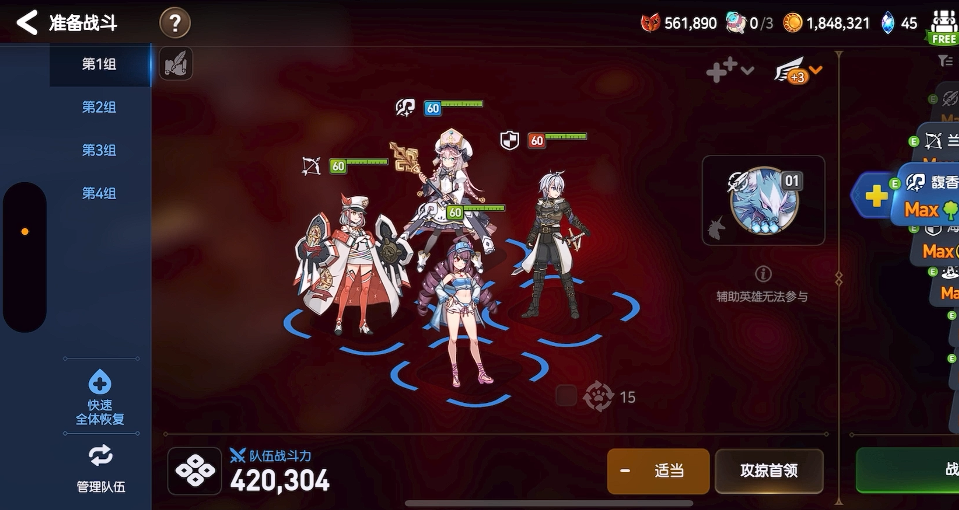Click the 攻掠首领 boss strategy button

[768, 471]
